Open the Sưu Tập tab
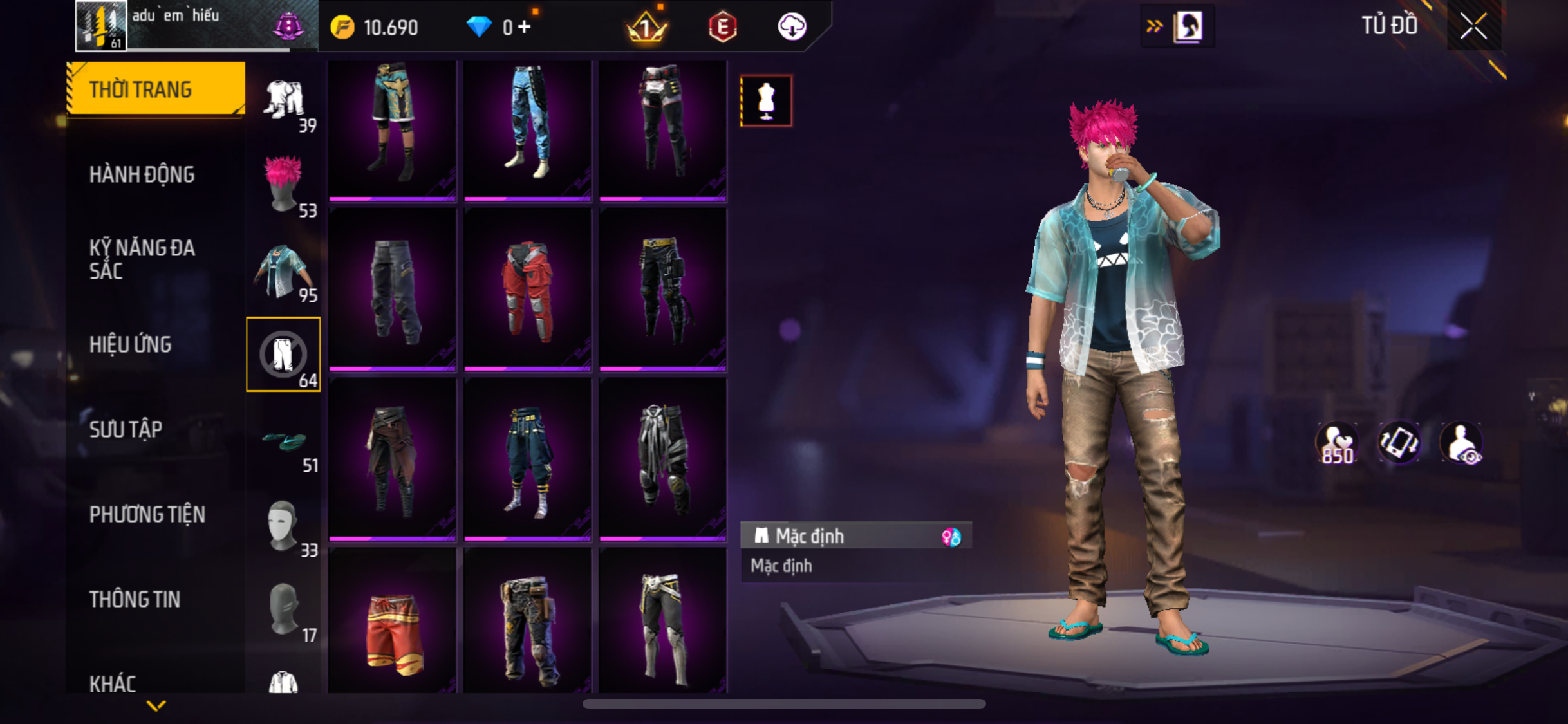The height and width of the screenshot is (724, 1568). pyautogui.click(x=126, y=429)
